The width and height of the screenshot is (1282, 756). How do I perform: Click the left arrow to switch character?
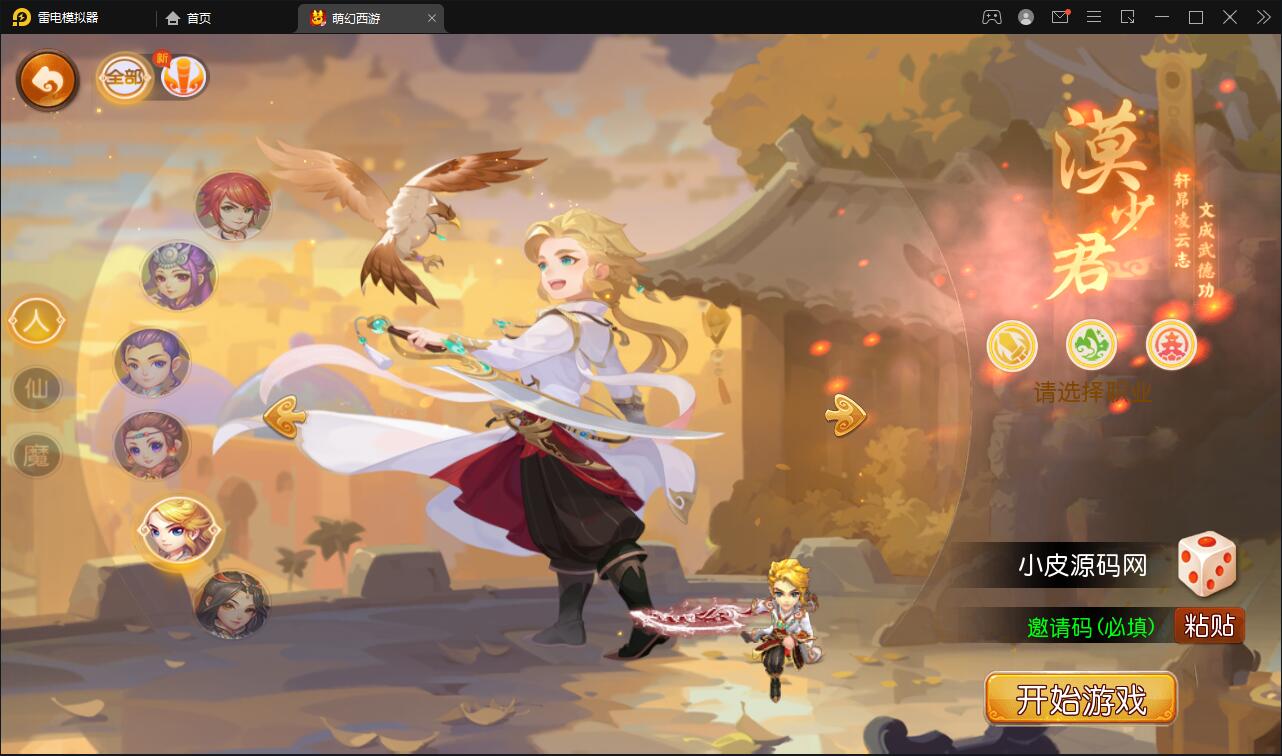(286, 415)
